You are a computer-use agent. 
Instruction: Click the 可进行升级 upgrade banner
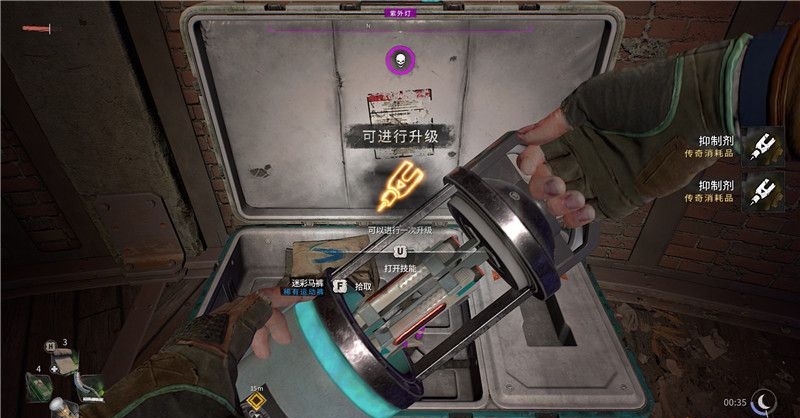[400, 135]
